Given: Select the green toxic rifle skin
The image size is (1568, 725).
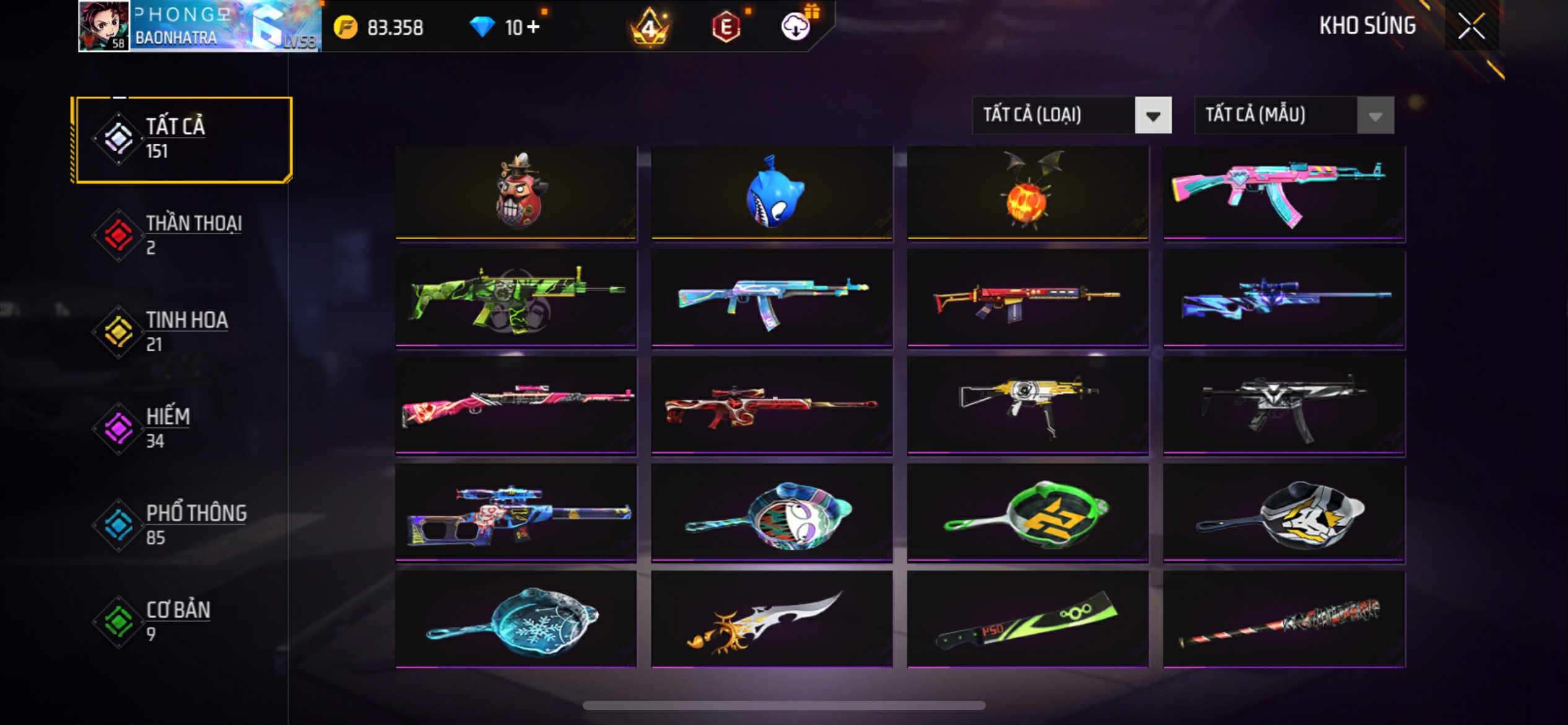Looking at the screenshot, I should pyautogui.click(x=516, y=299).
